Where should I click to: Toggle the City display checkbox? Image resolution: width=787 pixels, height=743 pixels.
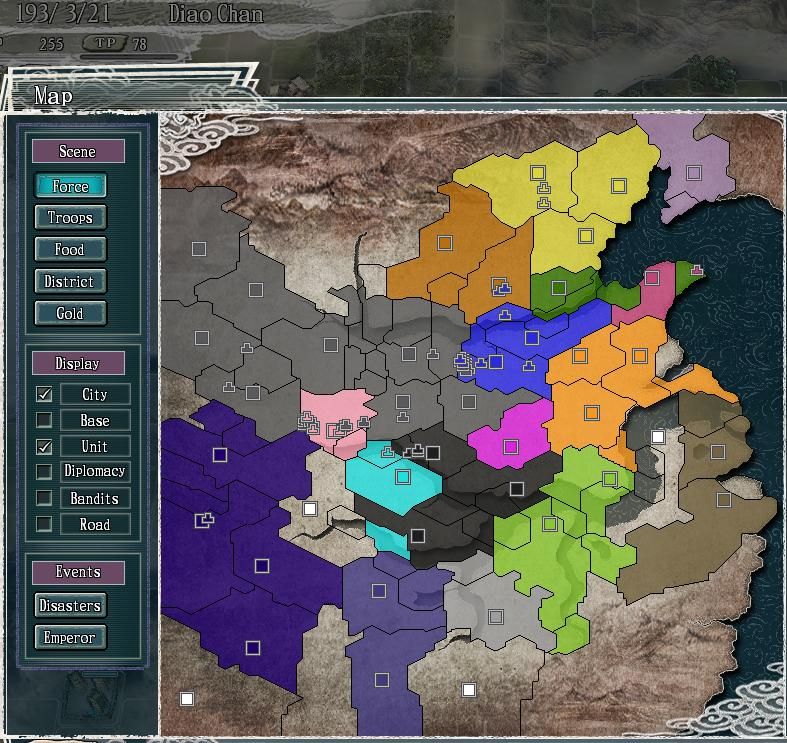coord(44,394)
